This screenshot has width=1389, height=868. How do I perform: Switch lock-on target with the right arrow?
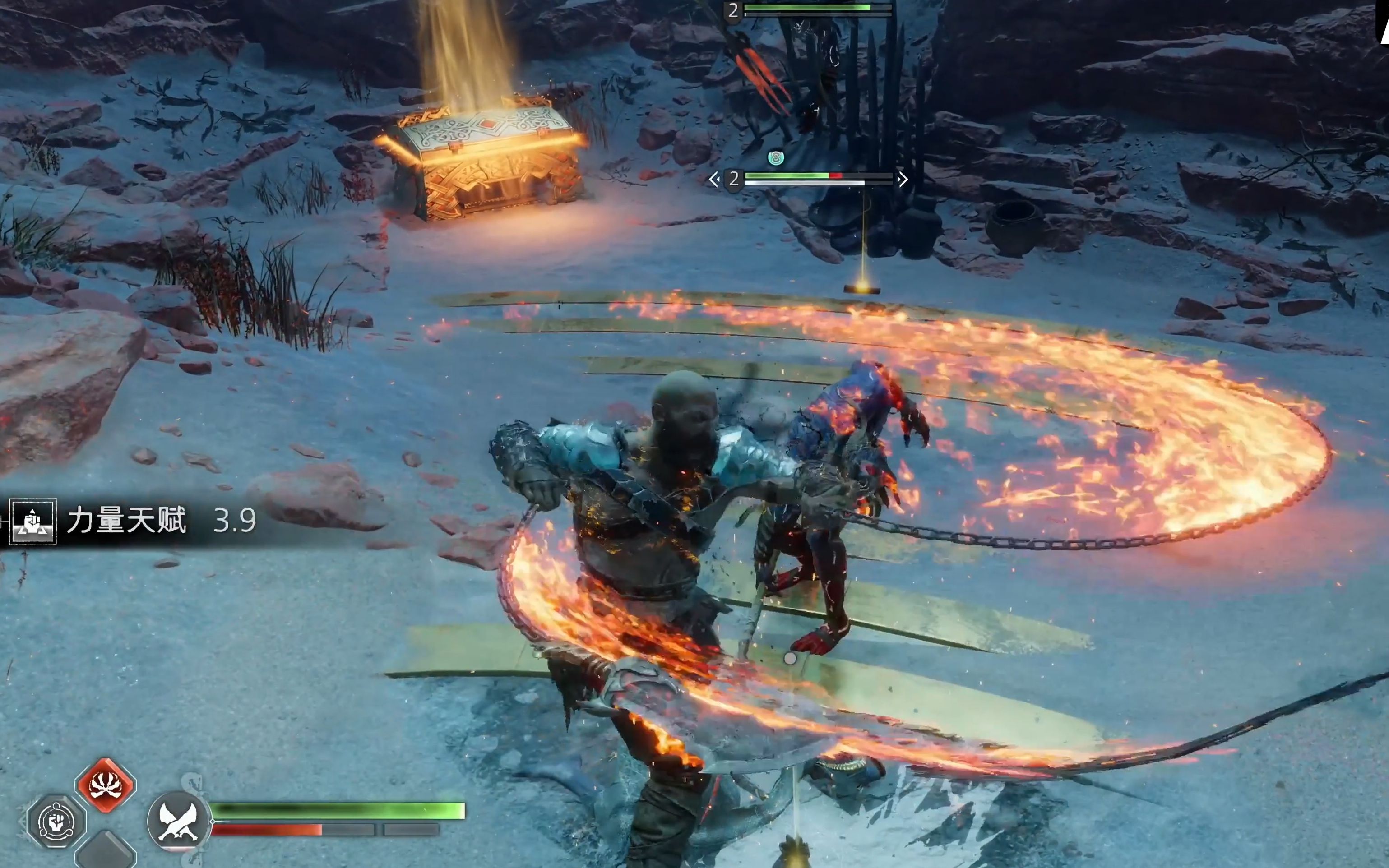point(903,180)
